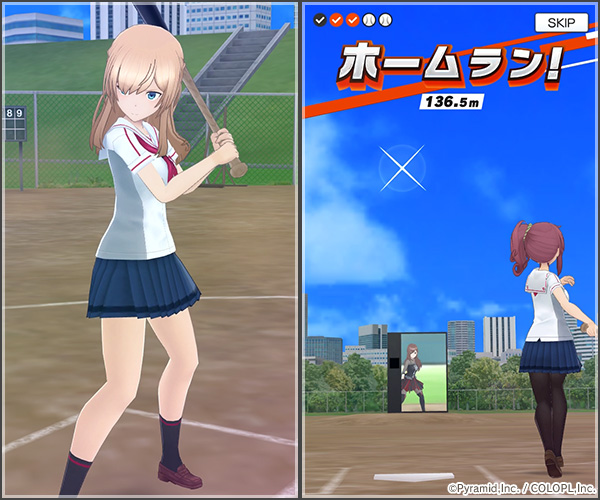
Task: Skip the home run replay
Action: tap(561, 22)
